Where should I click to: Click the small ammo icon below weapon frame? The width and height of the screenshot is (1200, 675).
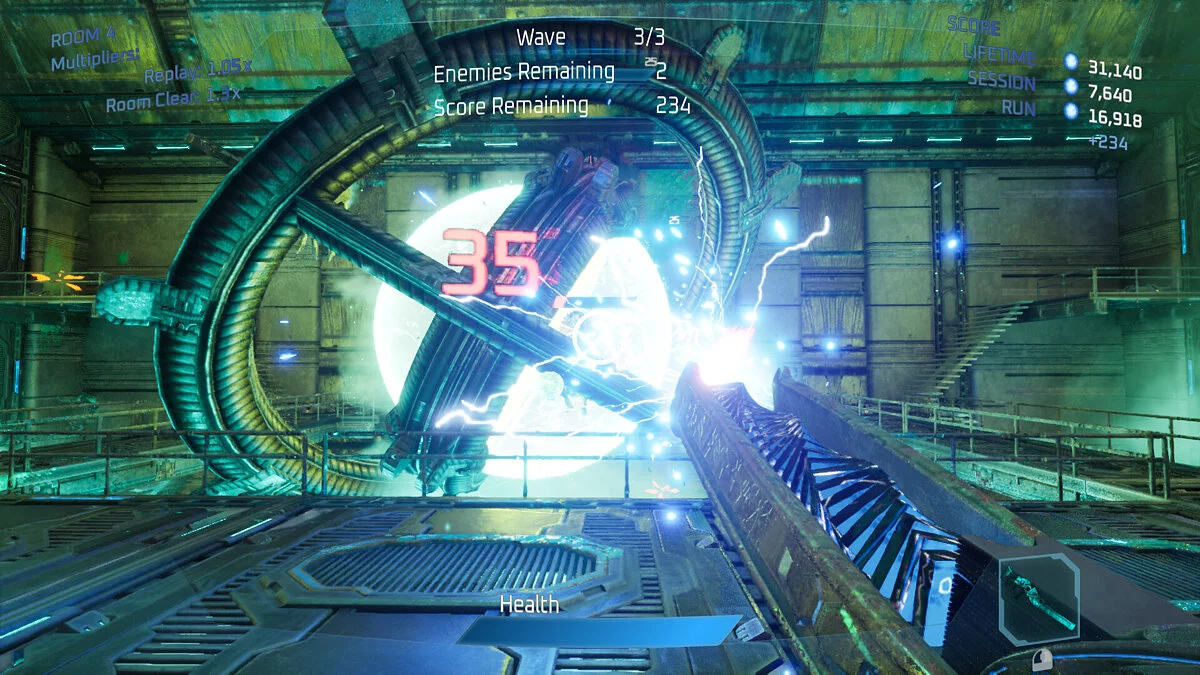[x=1044, y=658]
